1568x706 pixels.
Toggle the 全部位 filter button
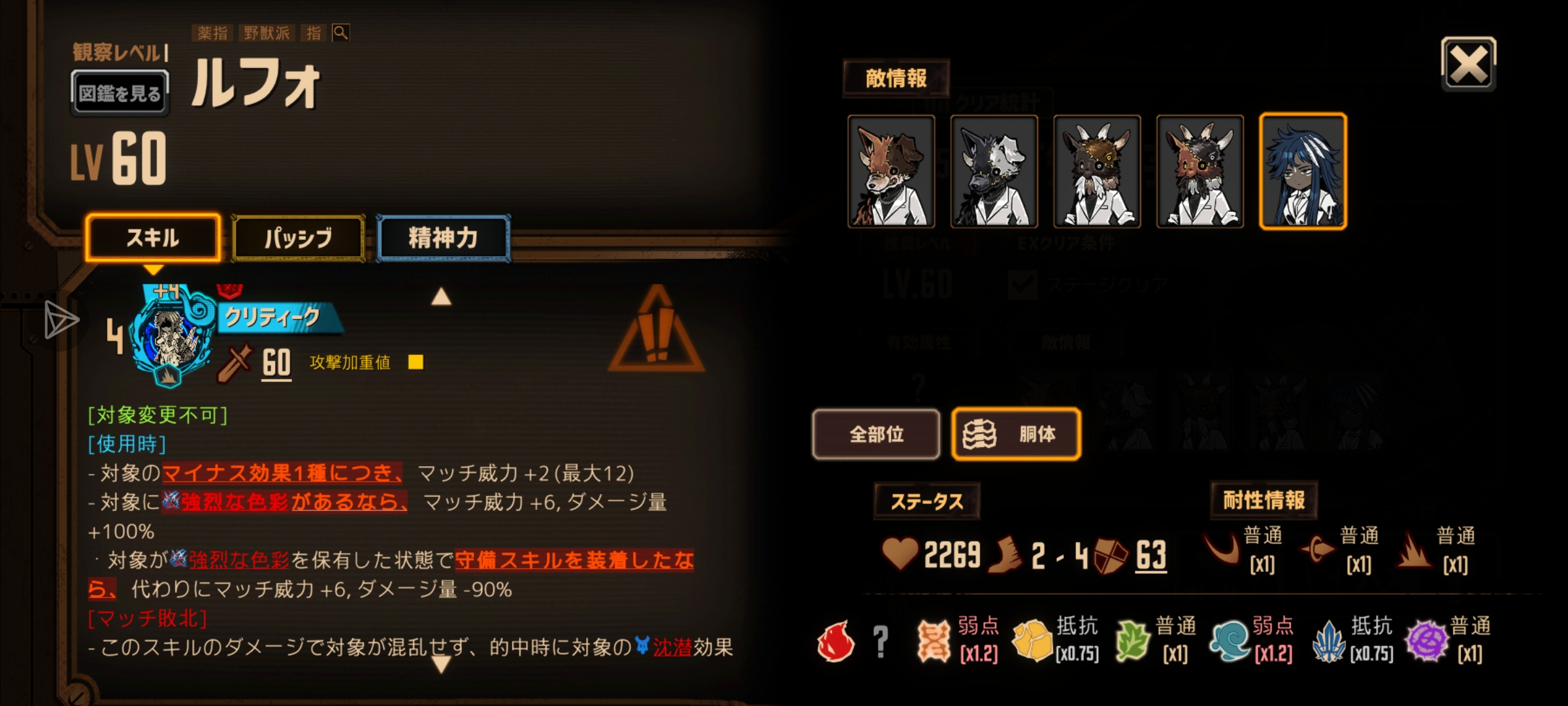coord(876,435)
